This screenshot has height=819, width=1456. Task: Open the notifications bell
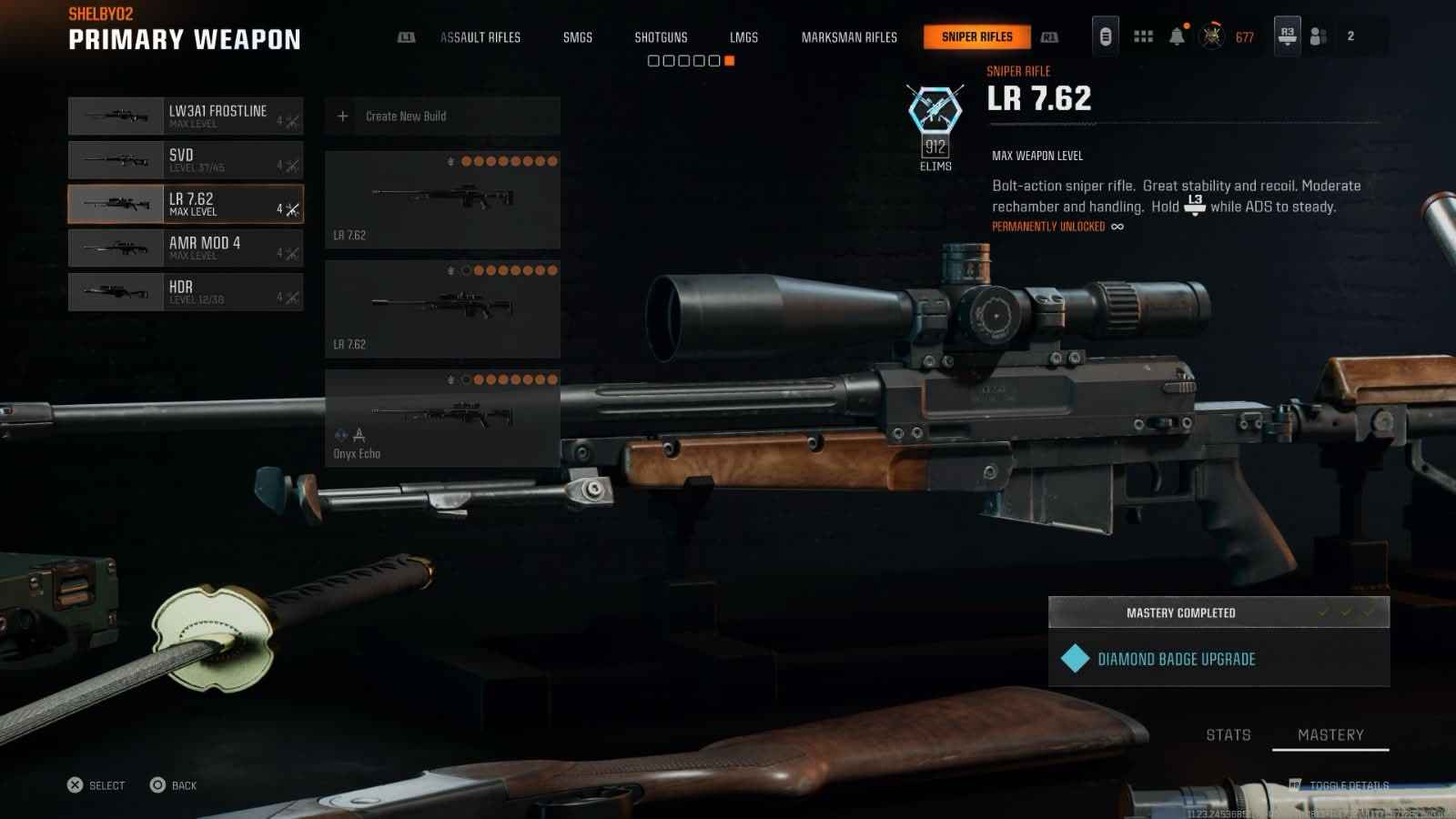pos(1177,36)
